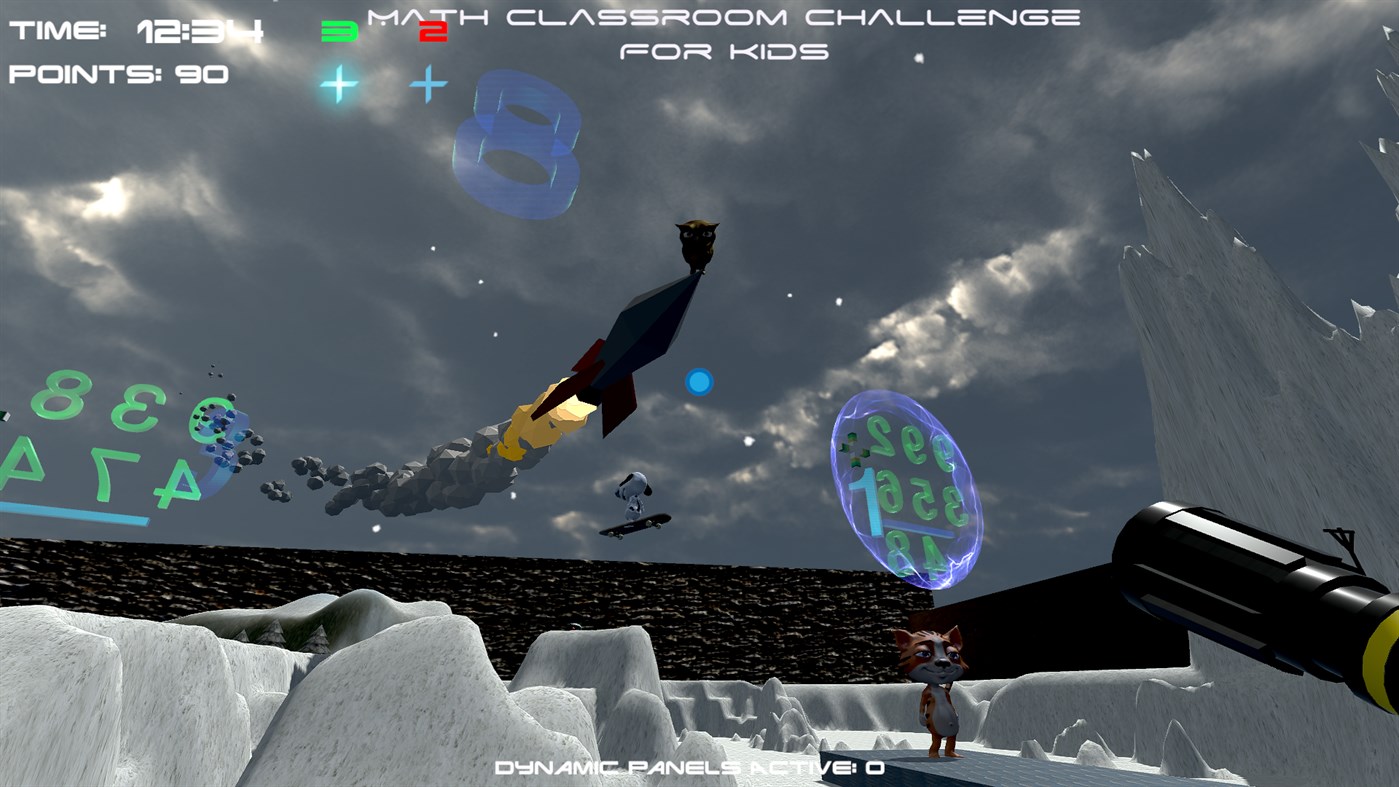Click the owl perched on the rocket
Screen dimensions: 1399x787
tap(696, 243)
